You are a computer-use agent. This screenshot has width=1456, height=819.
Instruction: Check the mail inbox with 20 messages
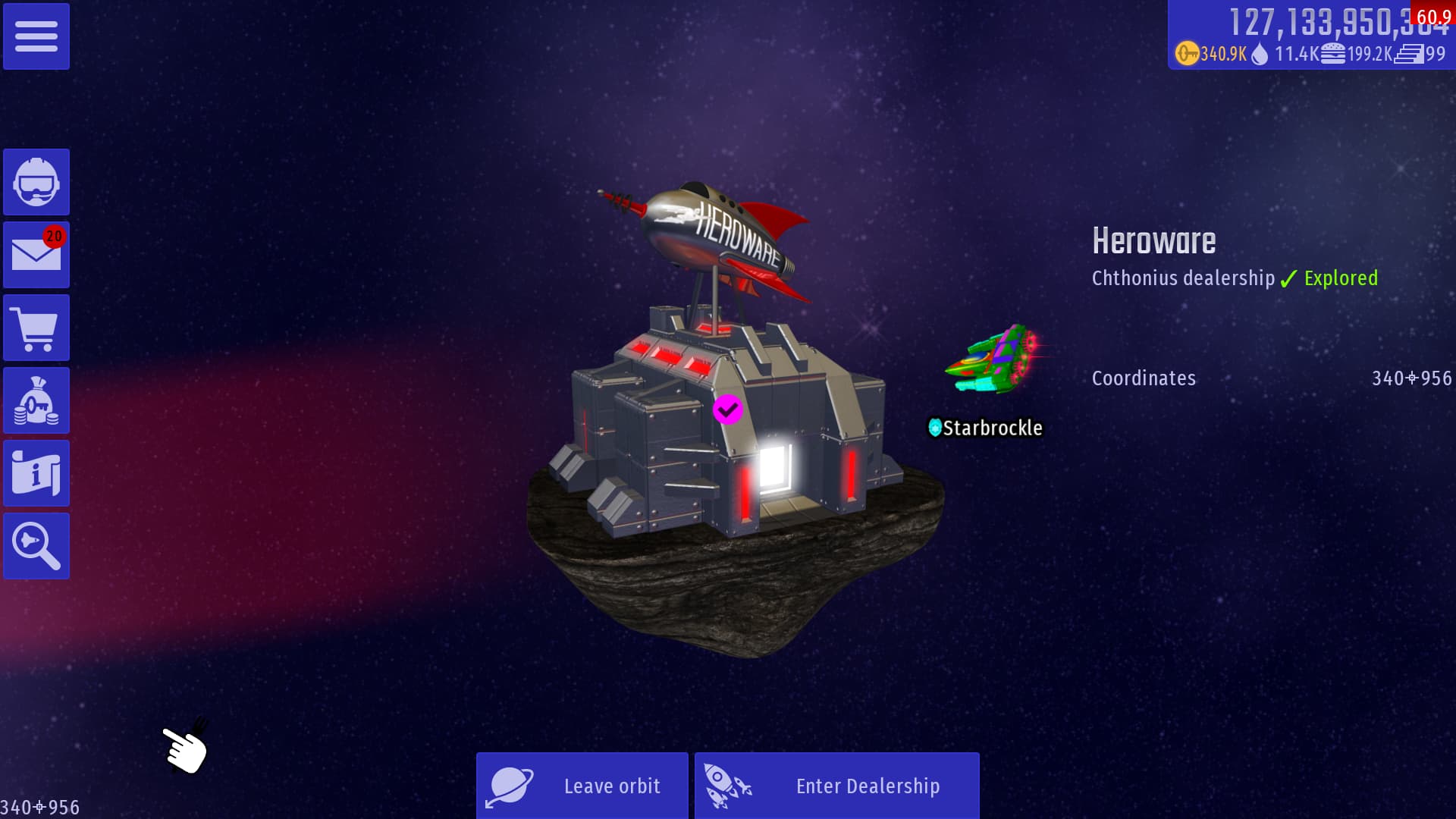[36, 255]
